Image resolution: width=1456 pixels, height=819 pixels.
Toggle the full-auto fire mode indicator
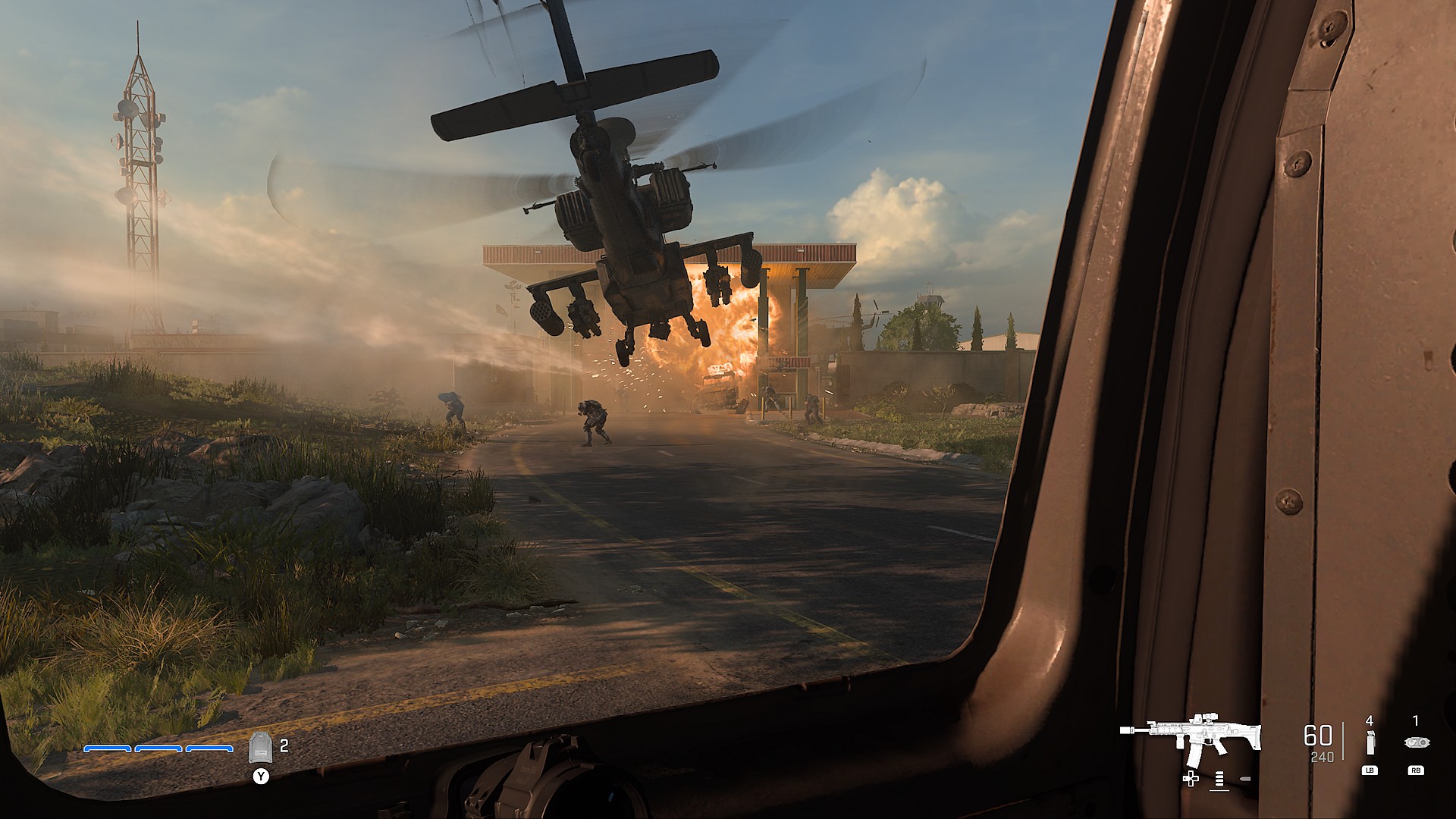[1219, 780]
